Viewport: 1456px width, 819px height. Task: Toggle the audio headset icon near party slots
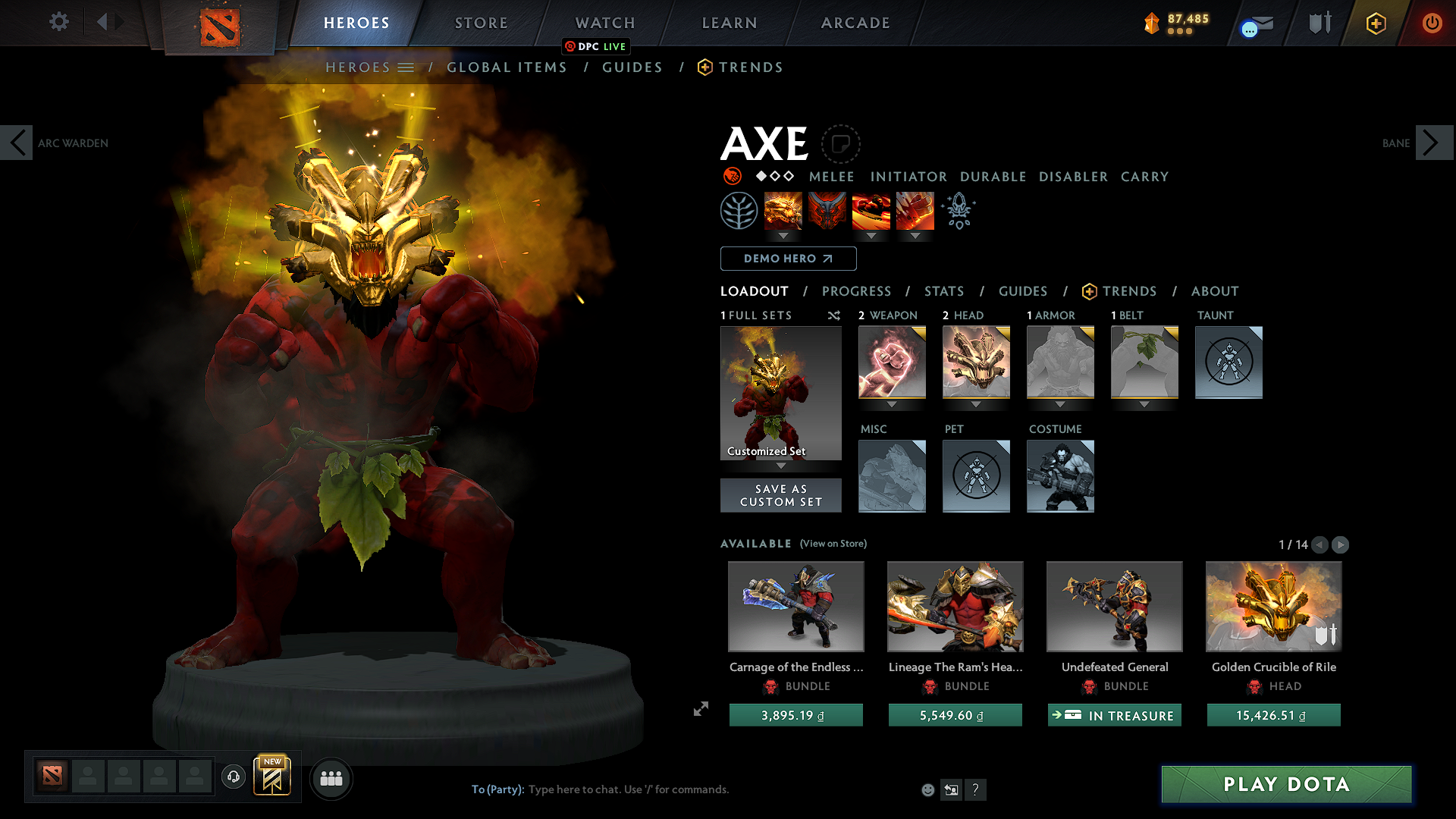pos(233,777)
